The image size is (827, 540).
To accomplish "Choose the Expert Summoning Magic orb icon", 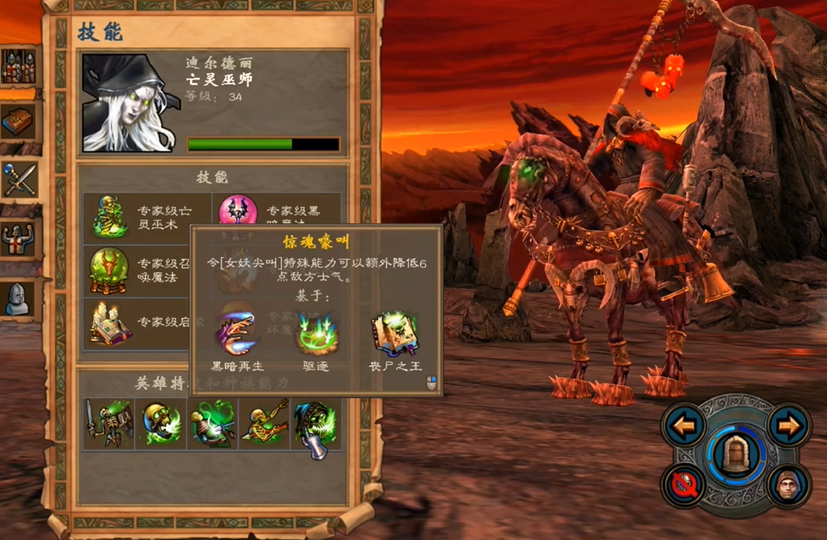I will pyautogui.click(x=106, y=269).
